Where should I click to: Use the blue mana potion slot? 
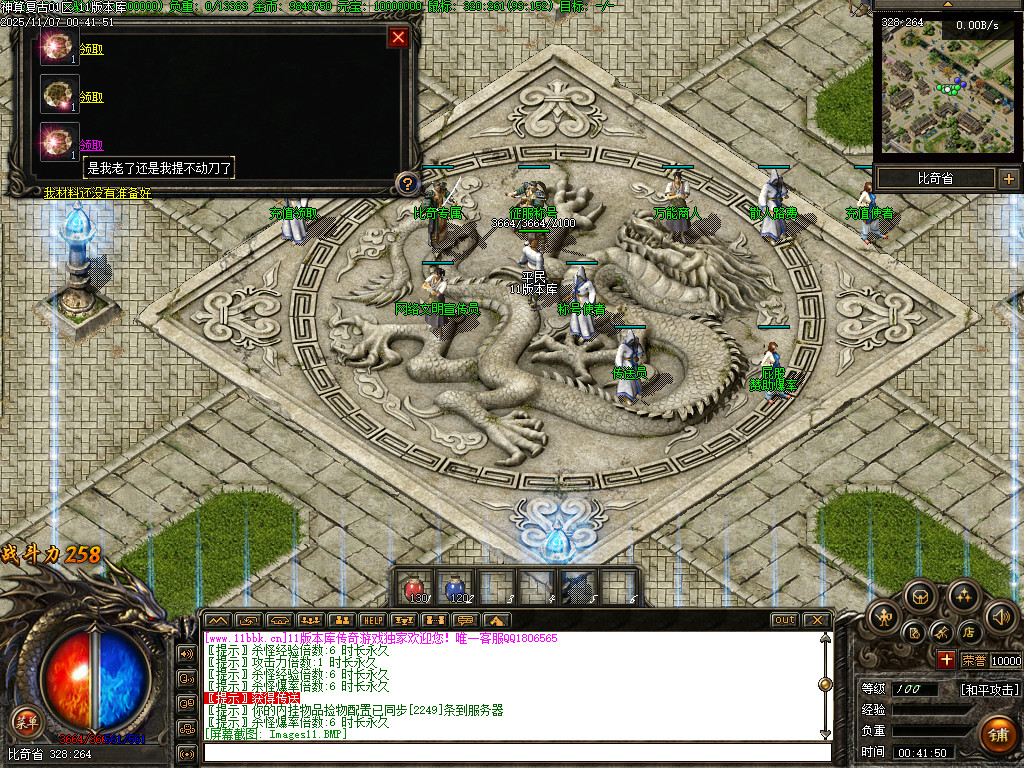(x=457, y=587)
